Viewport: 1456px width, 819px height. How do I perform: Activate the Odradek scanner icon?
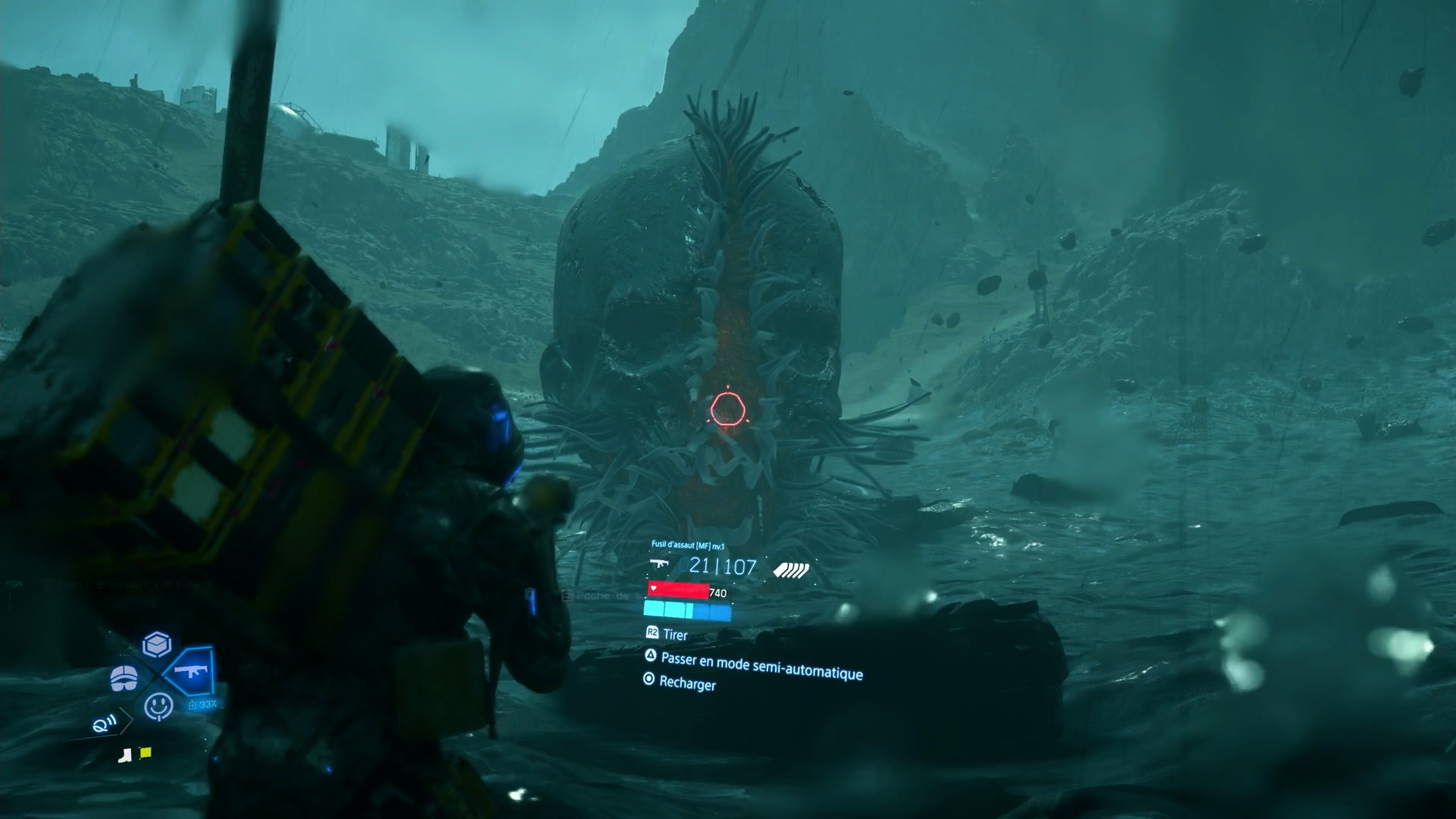click(104, 724)
